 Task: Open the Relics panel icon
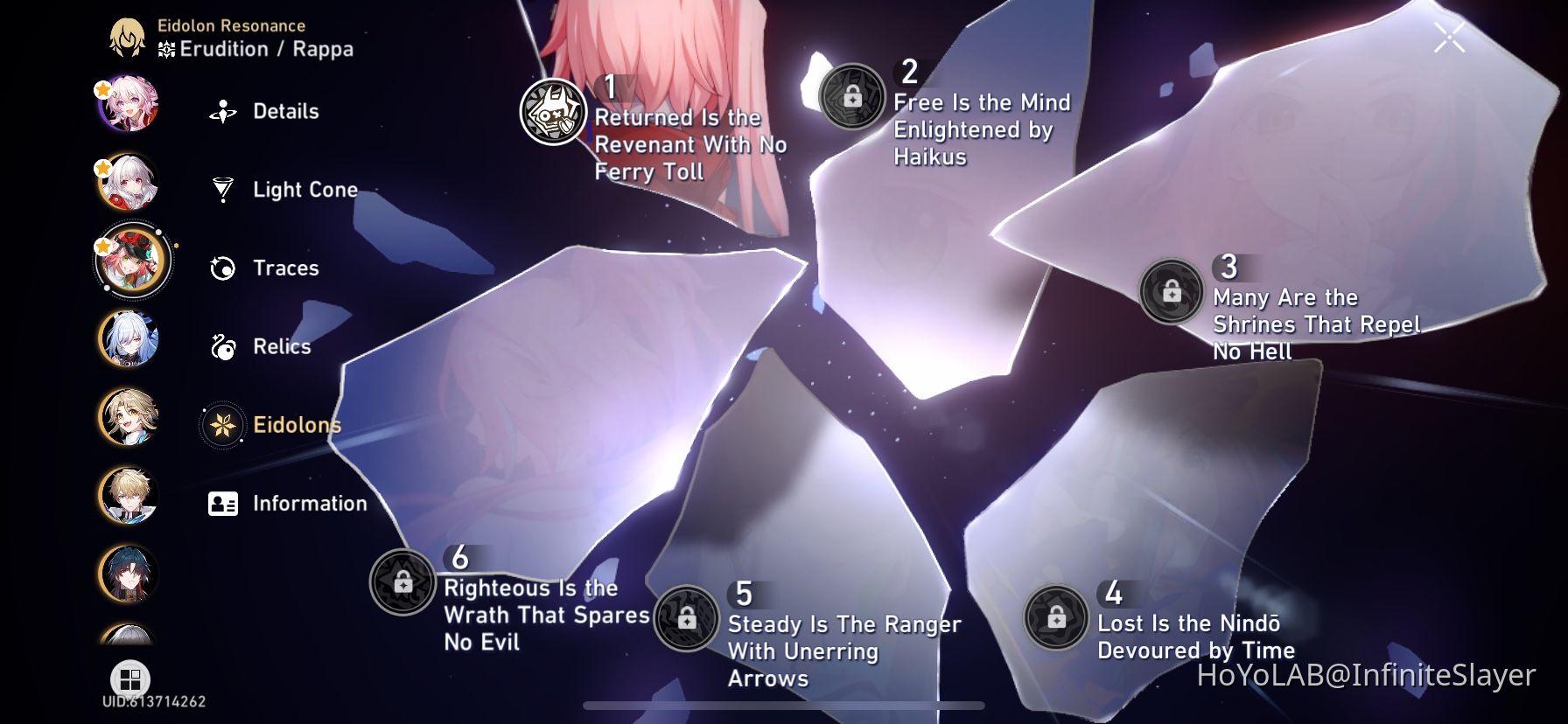(x=224, y=346)
